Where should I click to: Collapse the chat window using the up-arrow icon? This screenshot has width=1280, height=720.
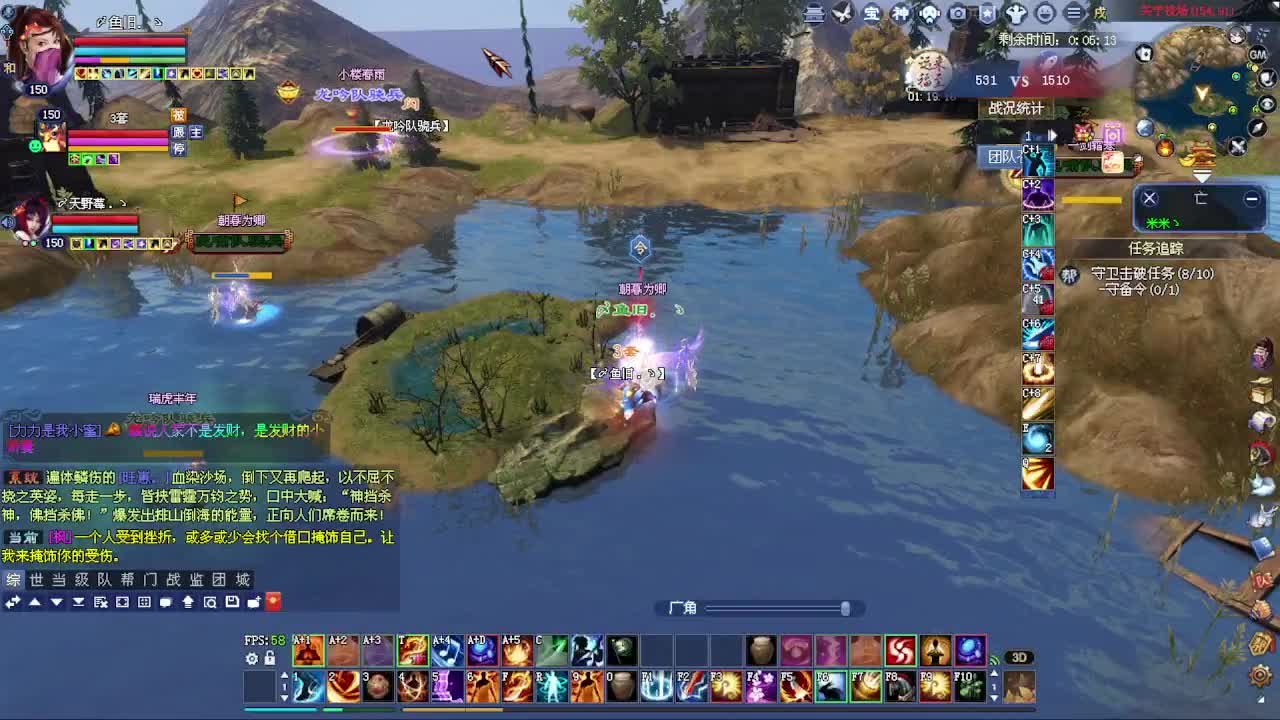pos(35,601)
